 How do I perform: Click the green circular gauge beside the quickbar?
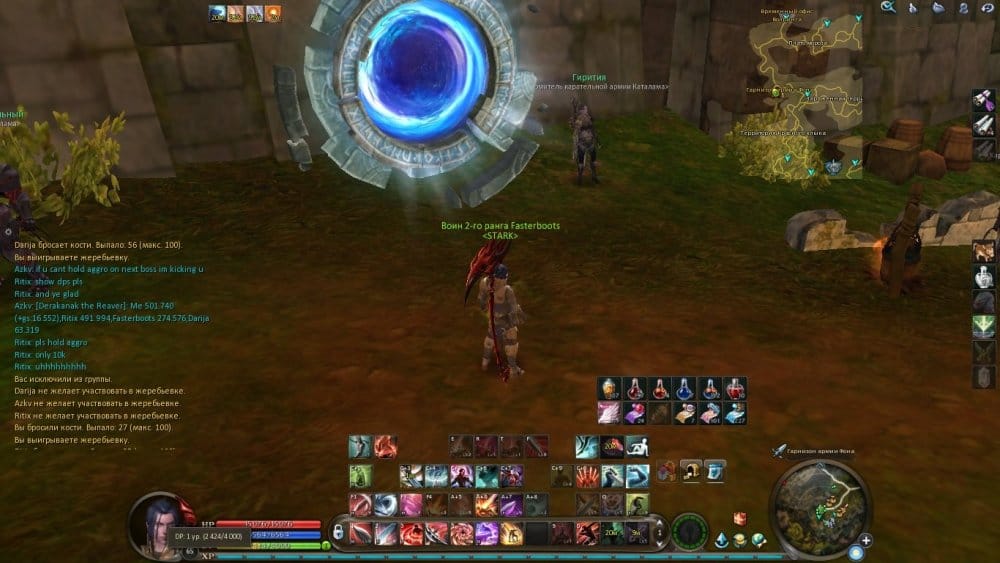pos(689,532)
